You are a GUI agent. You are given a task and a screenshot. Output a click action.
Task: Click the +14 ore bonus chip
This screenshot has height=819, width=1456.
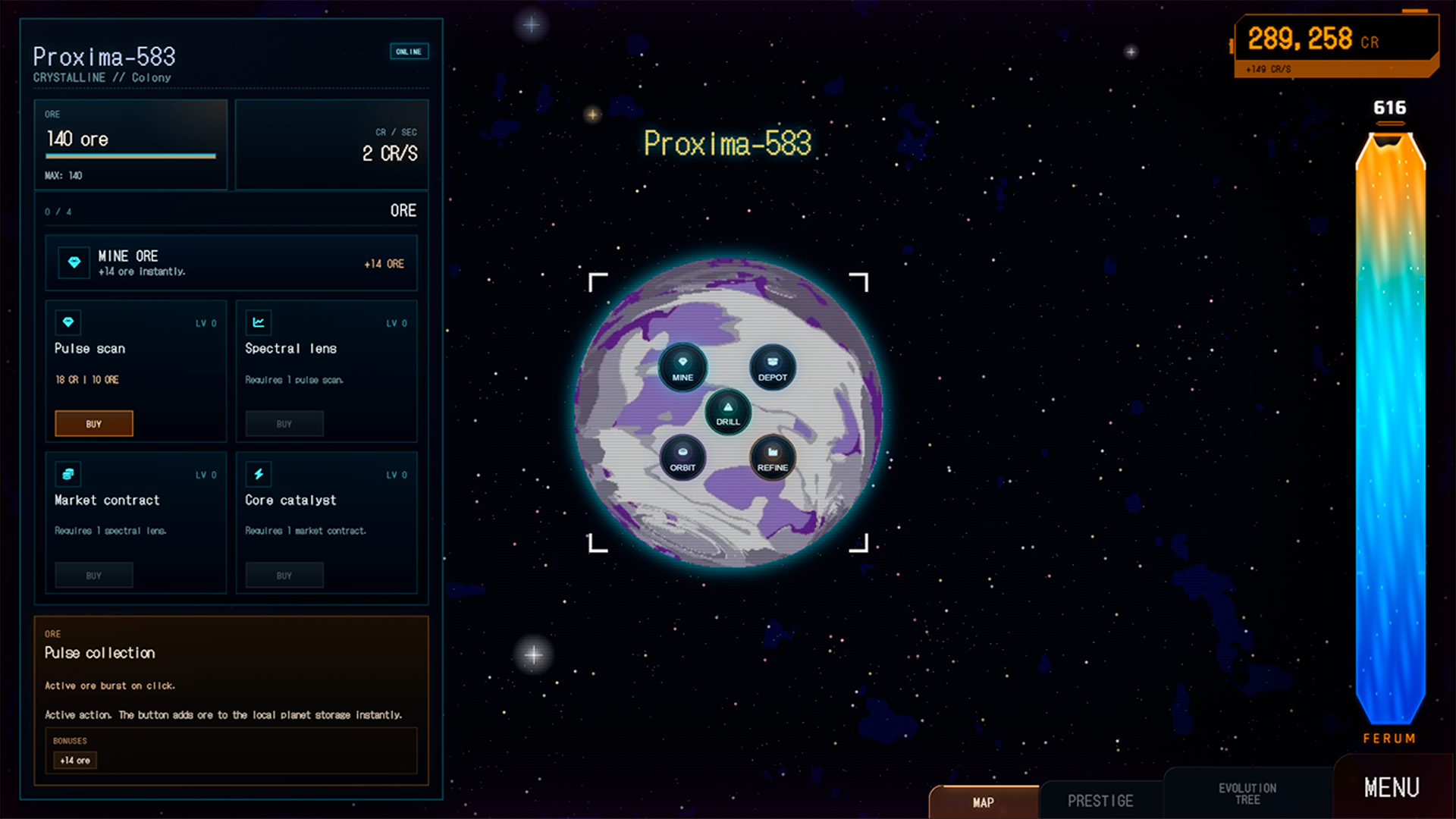click(74, 759)
